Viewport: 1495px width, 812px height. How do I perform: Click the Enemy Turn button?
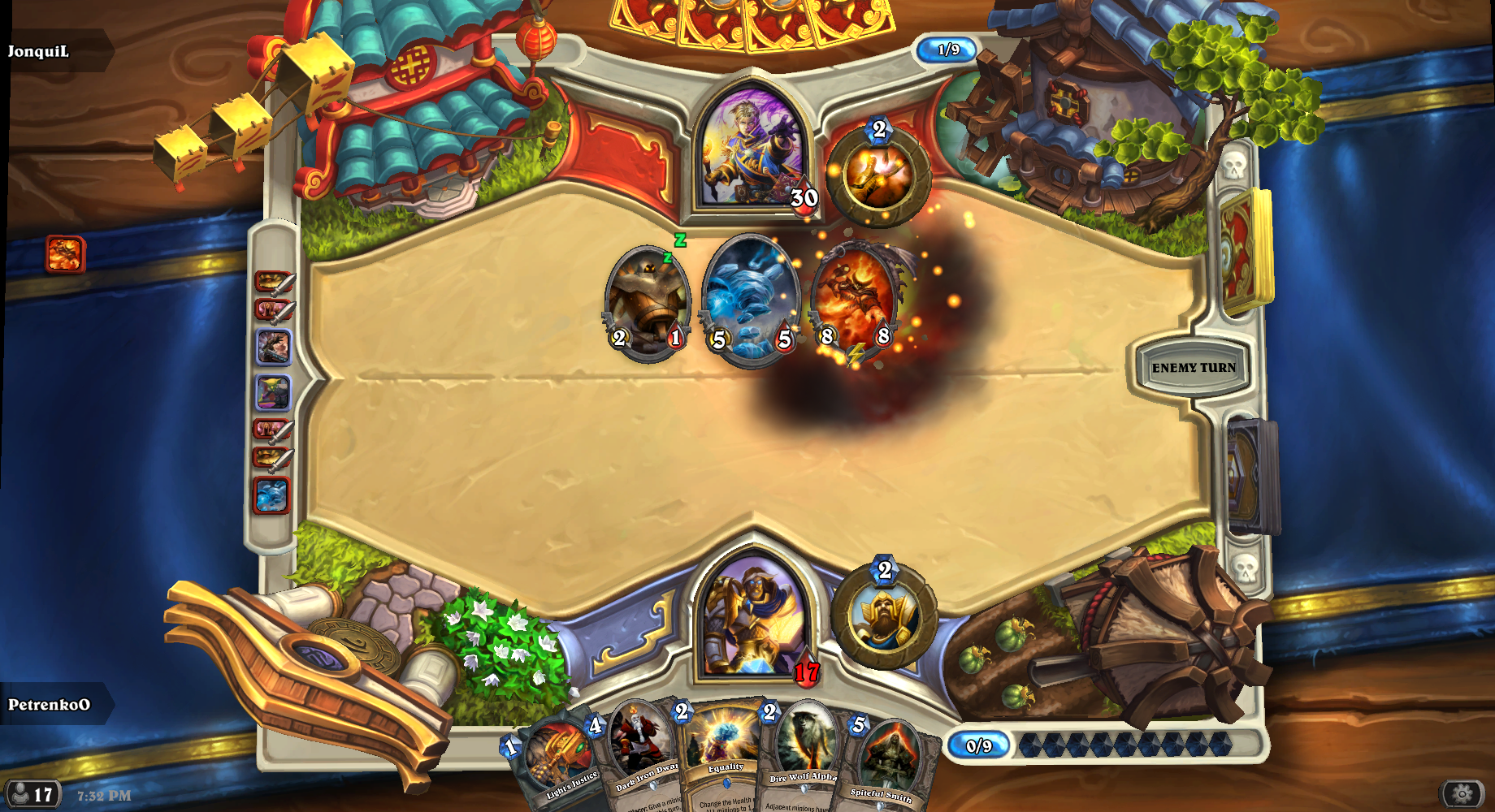[x=1193, y=368]
